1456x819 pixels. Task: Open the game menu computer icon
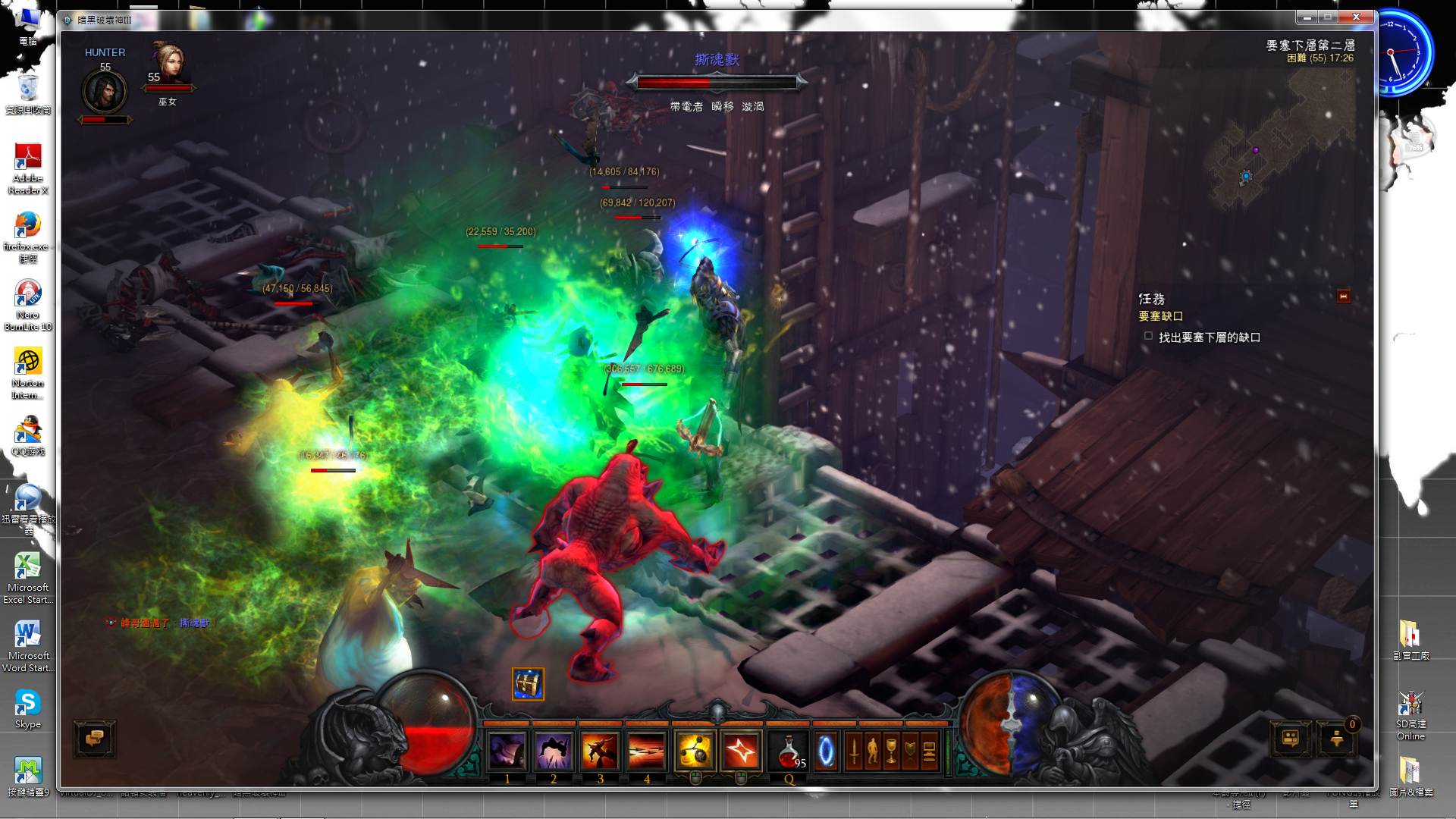[929, 752]
